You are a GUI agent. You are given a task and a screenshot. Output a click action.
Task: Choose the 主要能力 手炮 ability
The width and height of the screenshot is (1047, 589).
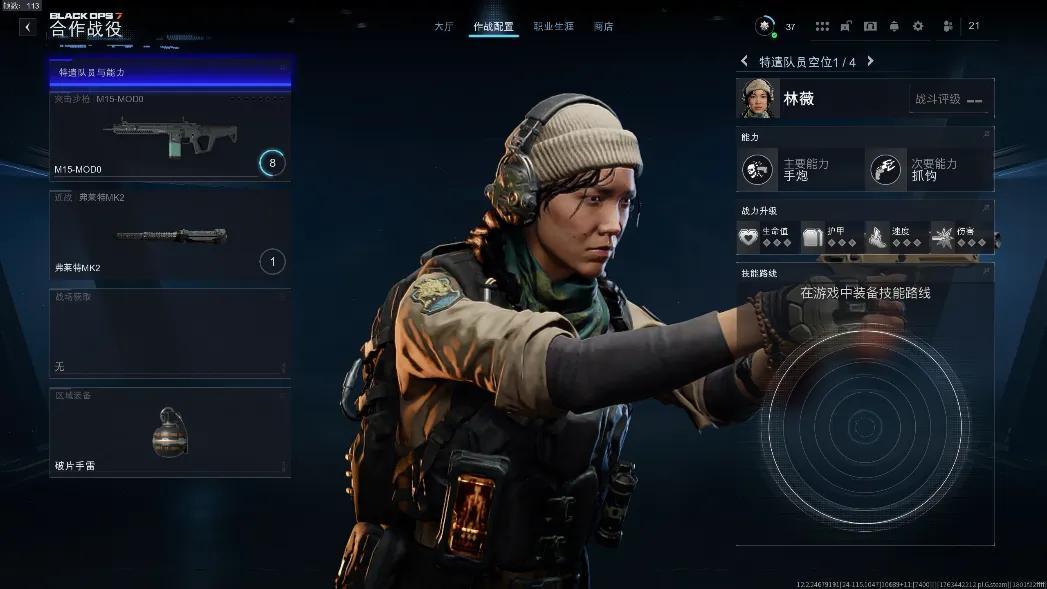tap(799, 170)
